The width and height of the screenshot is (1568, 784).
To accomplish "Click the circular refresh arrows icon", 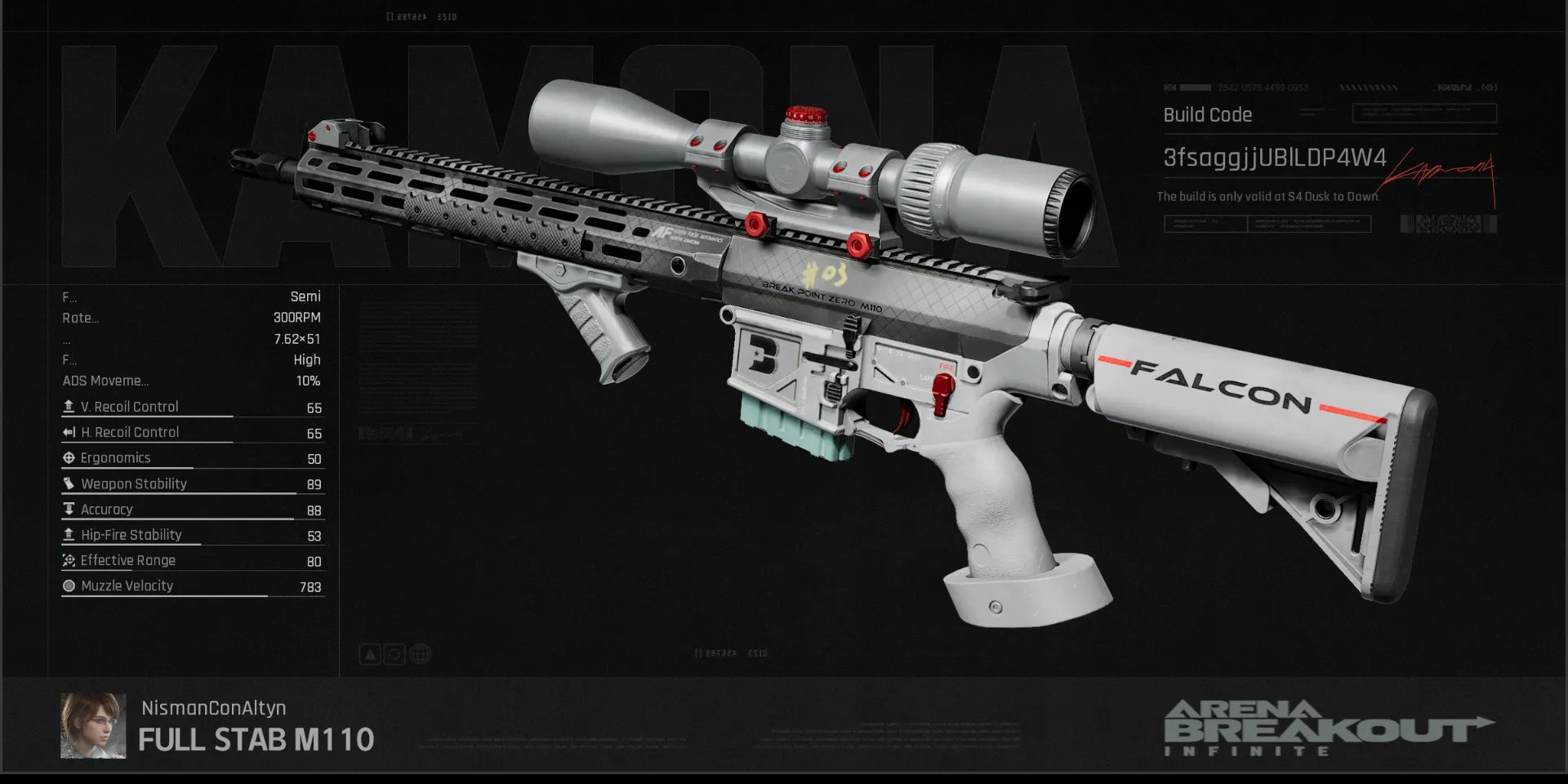I will pyautogui.click(x=394, y=654).
